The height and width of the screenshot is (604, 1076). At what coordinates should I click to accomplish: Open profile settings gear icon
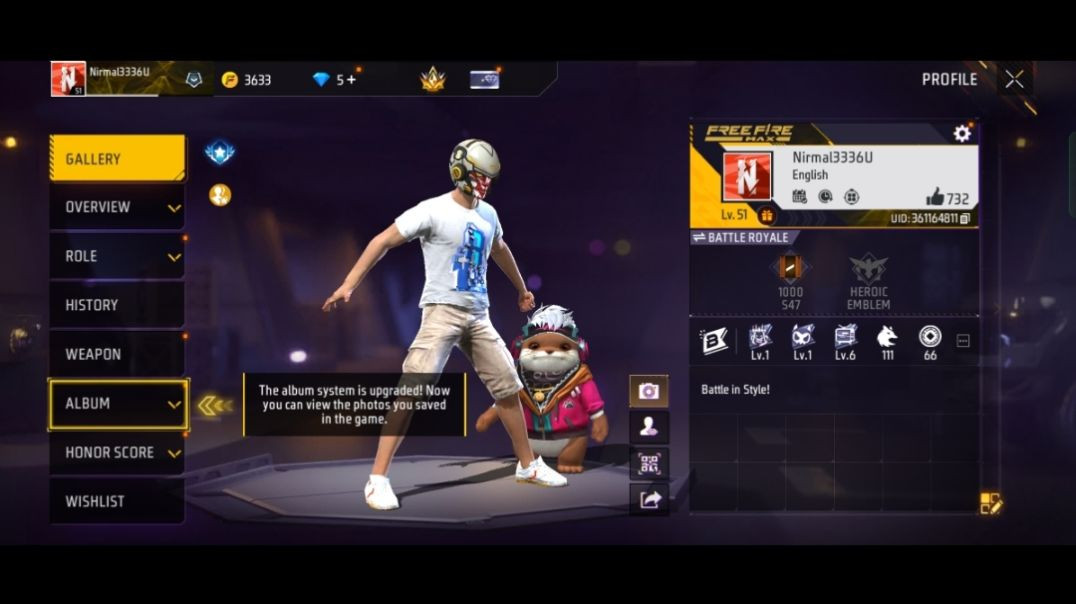click(x=962, y=133)
